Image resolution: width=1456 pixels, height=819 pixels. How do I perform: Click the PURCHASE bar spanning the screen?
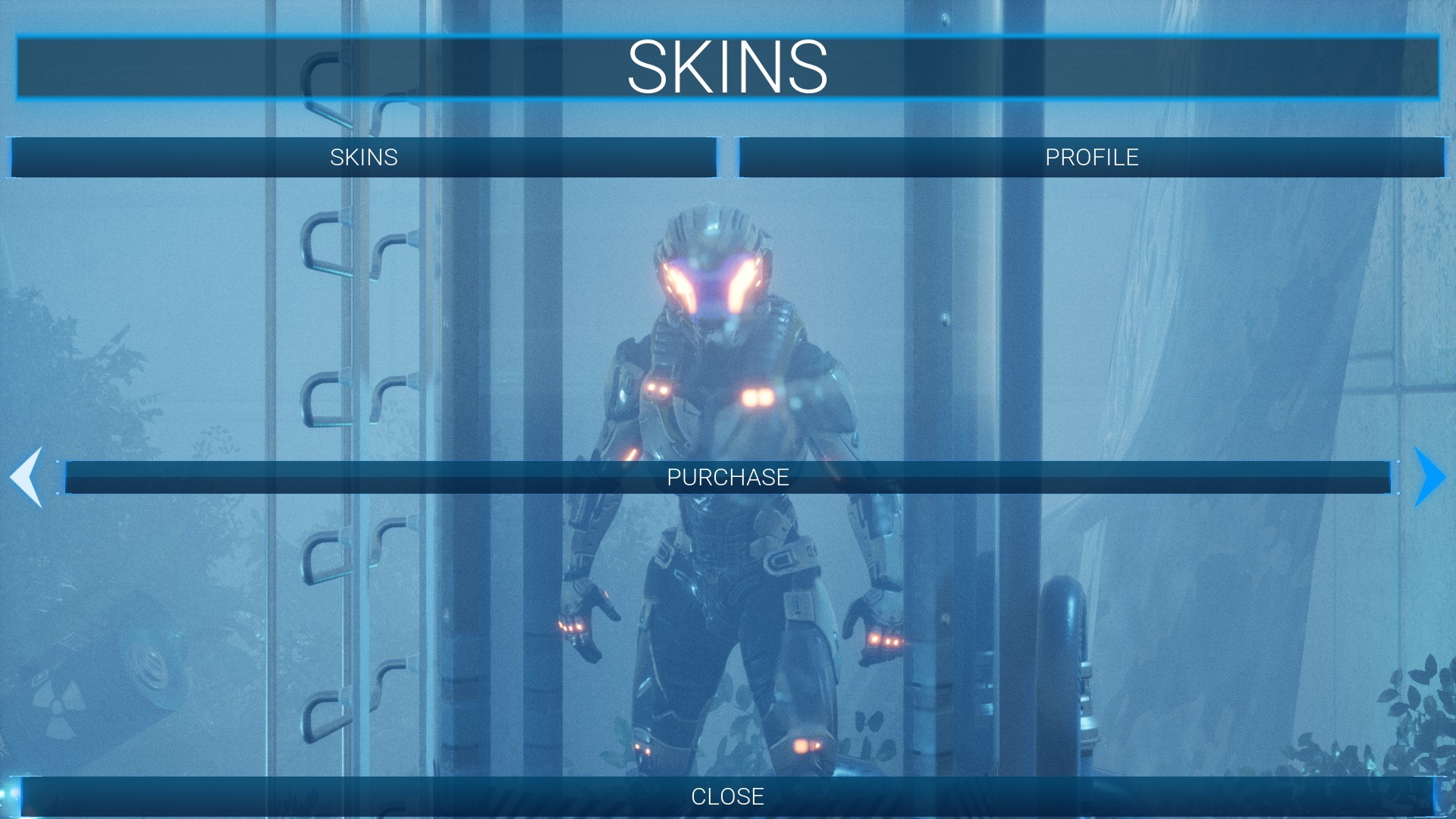click(728, 478)
